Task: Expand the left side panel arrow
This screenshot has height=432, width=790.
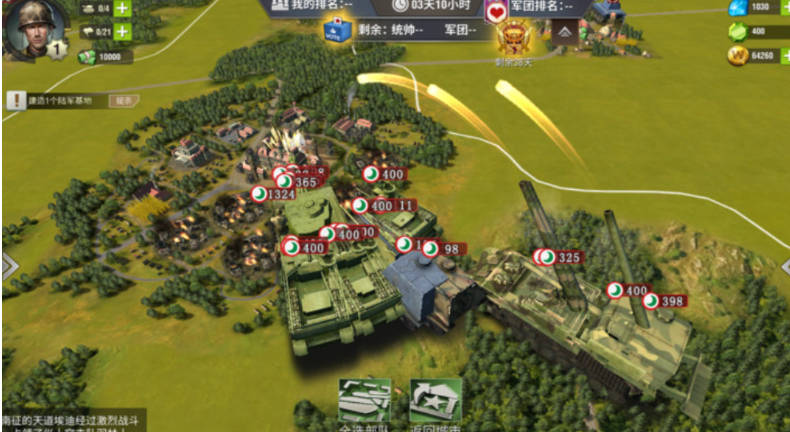Action: (8, 266)
